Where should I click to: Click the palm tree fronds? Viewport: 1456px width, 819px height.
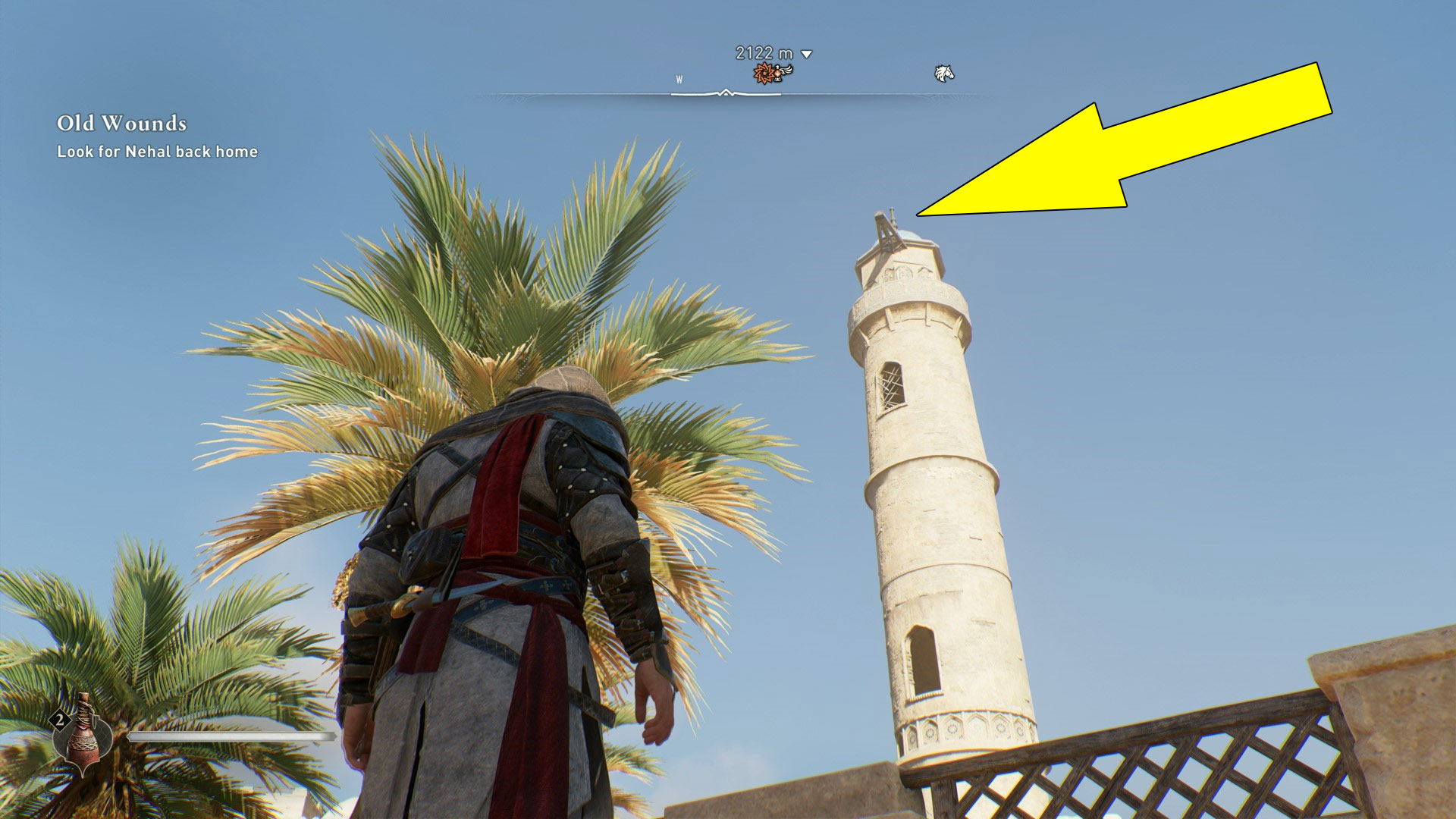point(493,303)
